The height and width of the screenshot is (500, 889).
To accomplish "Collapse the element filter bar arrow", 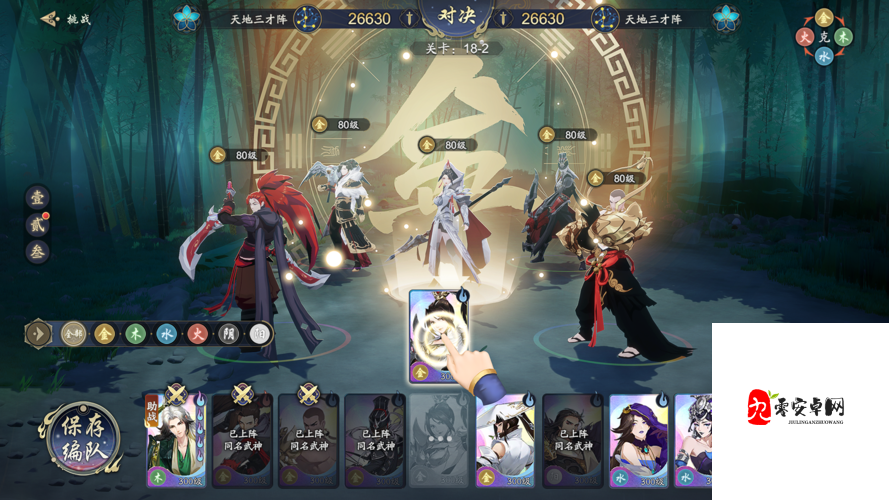I will pyautogui.click(x=40, y=334).
